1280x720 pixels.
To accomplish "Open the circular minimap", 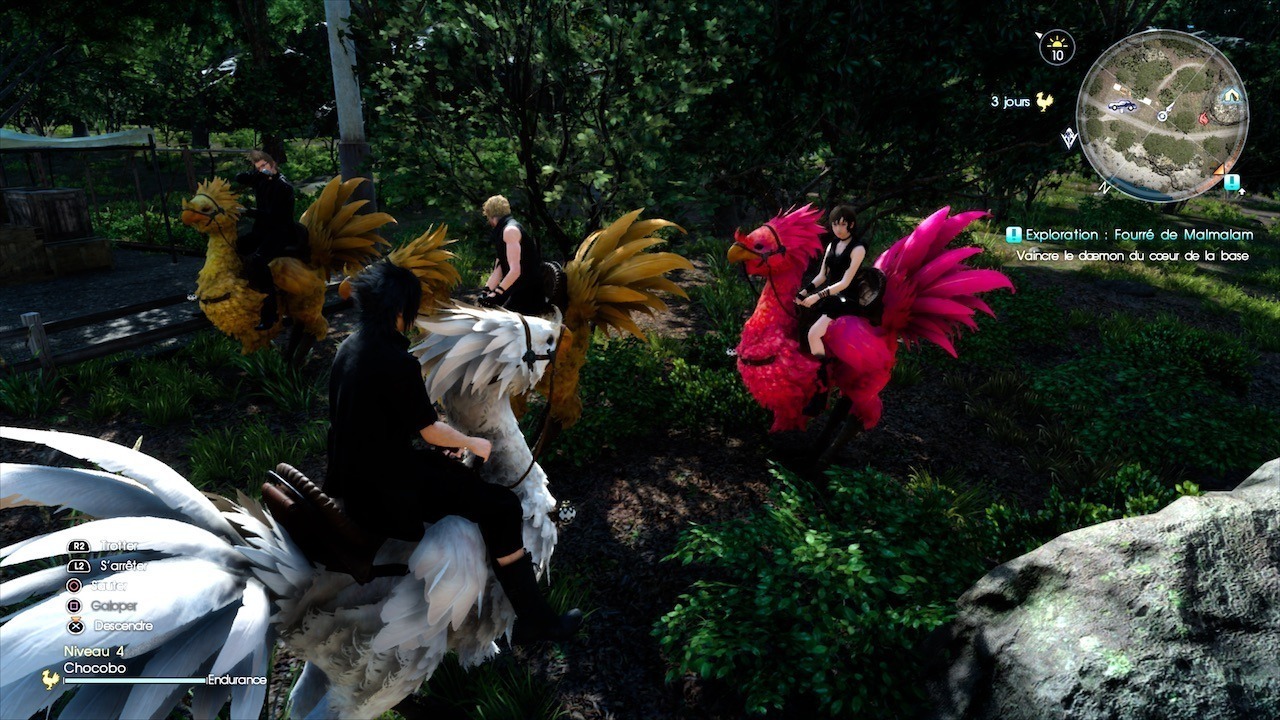I will click(1162, 116).
